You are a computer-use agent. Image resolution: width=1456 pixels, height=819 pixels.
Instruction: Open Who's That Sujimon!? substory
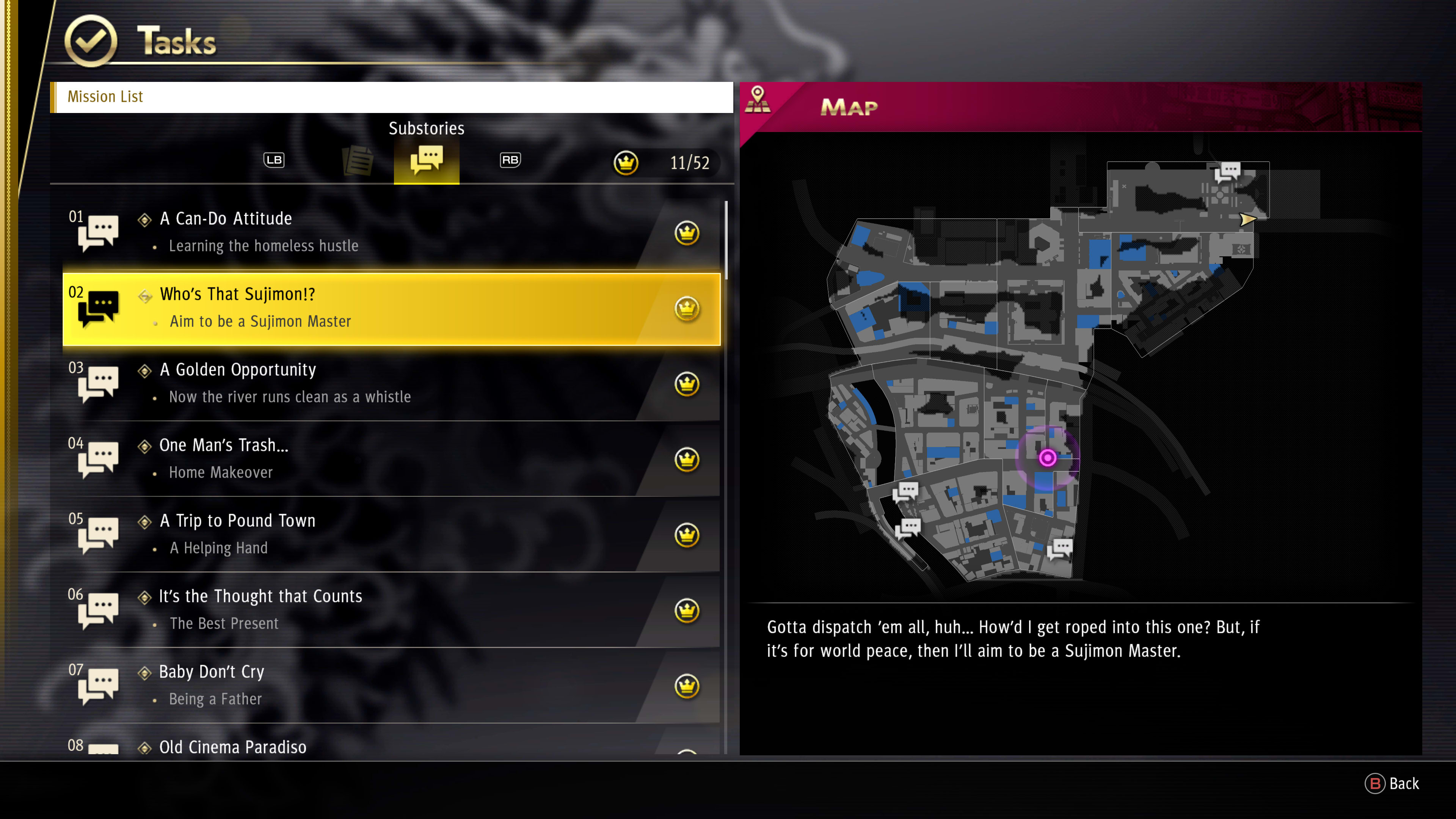[390, 308]
